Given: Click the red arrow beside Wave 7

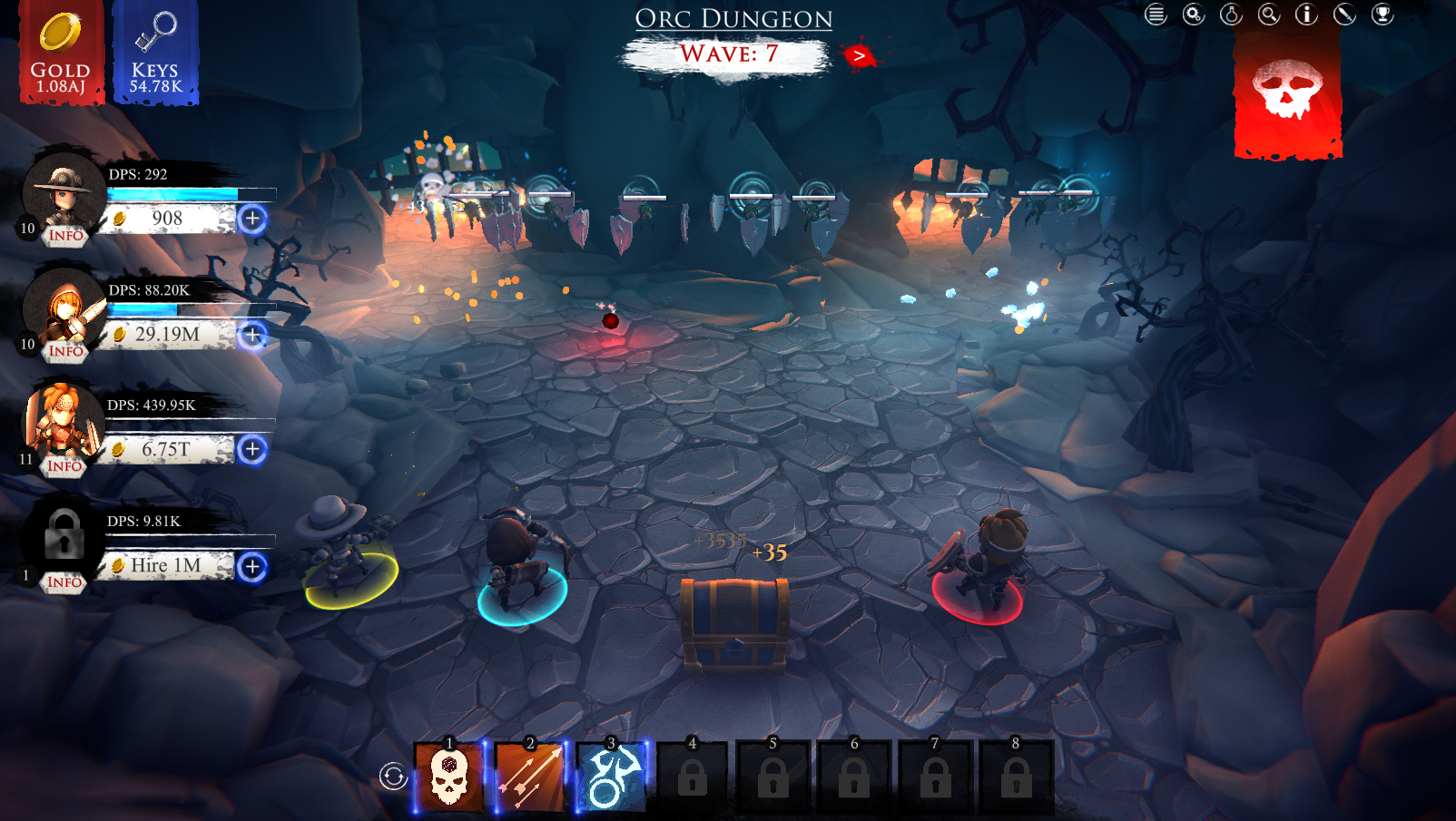Looking at the screenshot, I should point(858,54).
